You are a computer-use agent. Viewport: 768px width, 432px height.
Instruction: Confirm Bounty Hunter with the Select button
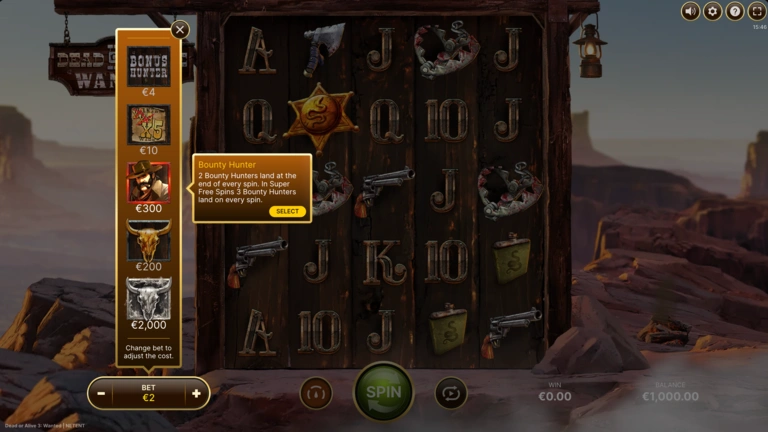click(287, 211)
